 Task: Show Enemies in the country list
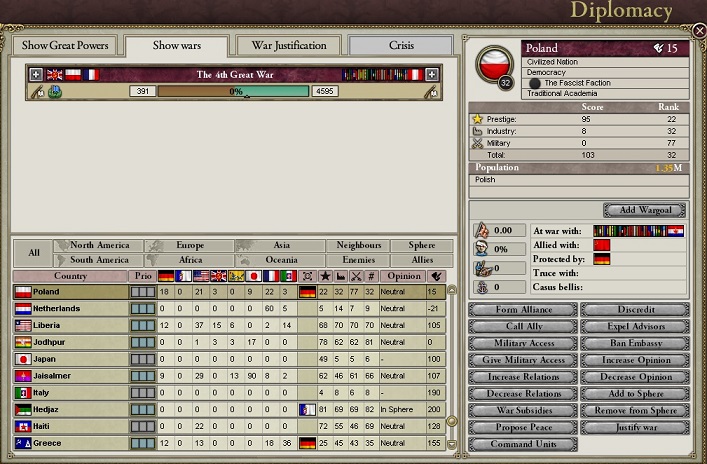[358, 260]
